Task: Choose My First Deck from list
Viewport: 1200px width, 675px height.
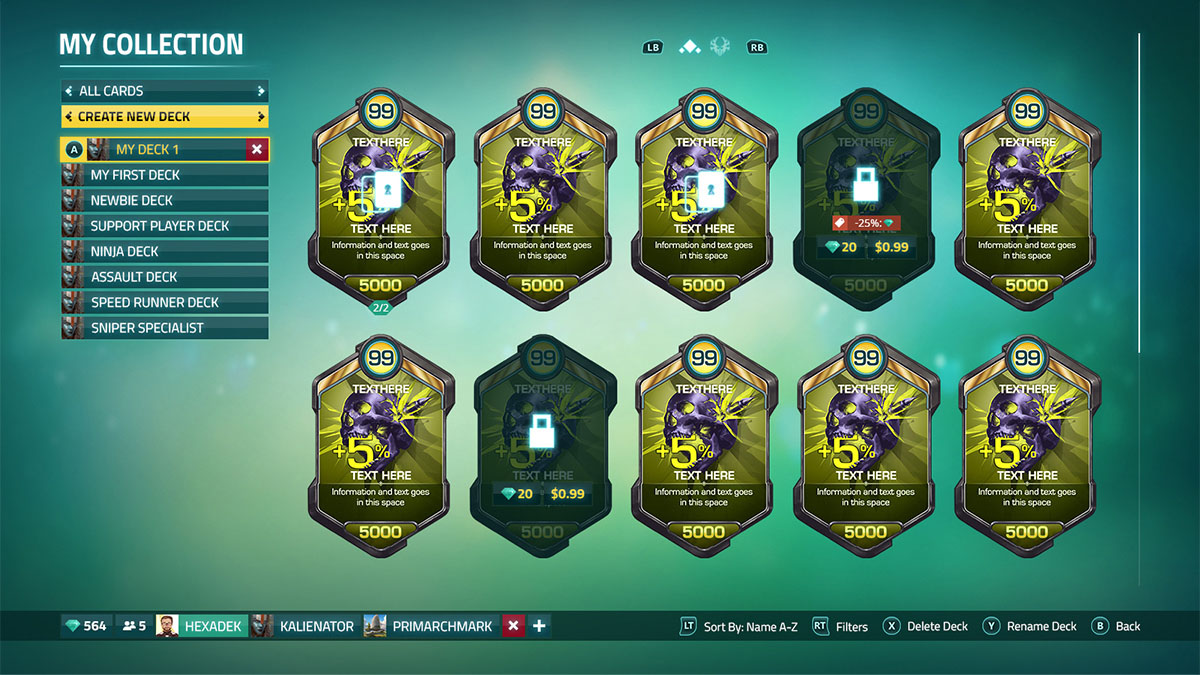Action: coord(165,175)
